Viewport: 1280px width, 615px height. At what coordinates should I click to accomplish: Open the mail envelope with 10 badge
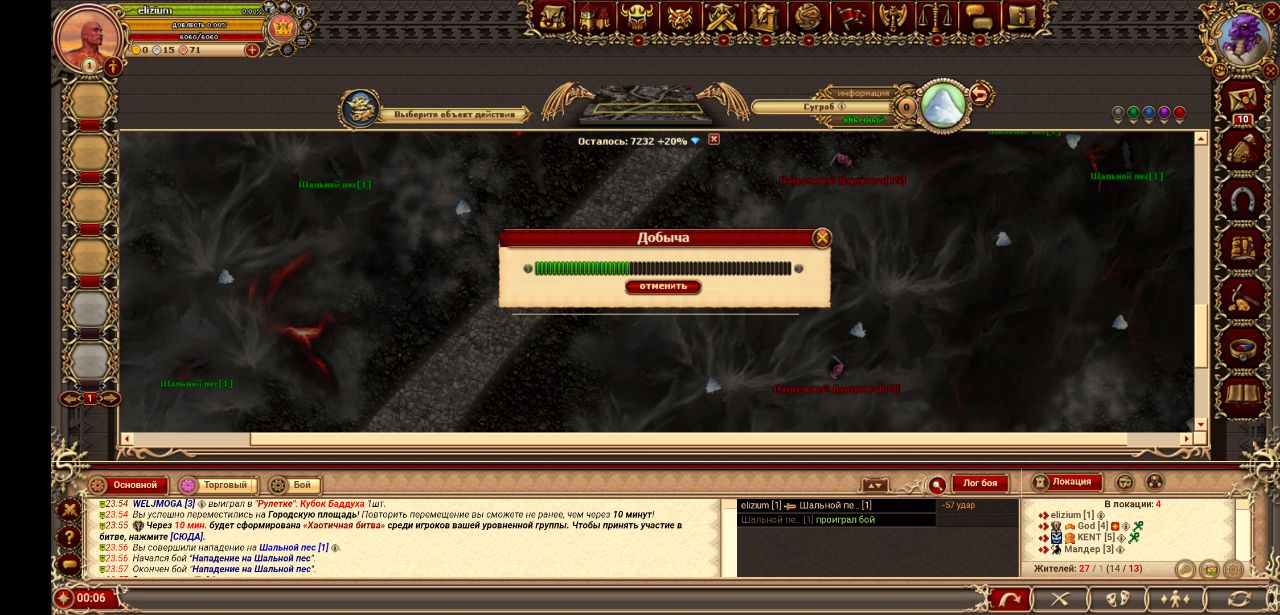coord(1242,100)
